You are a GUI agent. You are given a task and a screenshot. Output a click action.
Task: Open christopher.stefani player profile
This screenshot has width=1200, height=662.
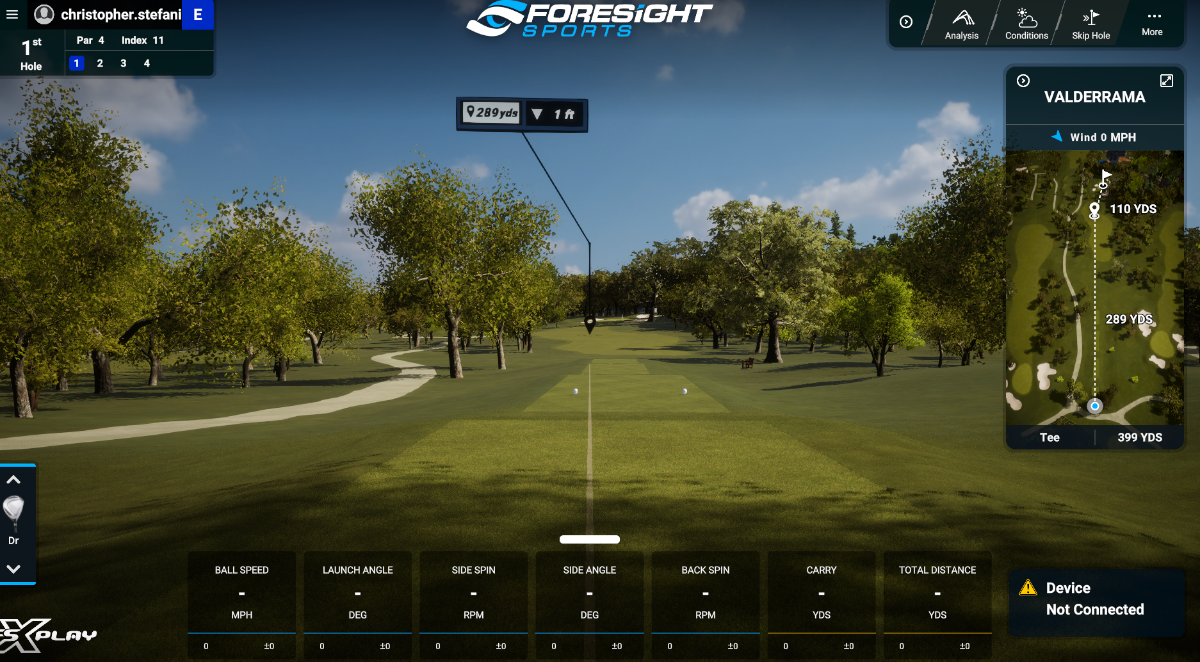point(110,14)
